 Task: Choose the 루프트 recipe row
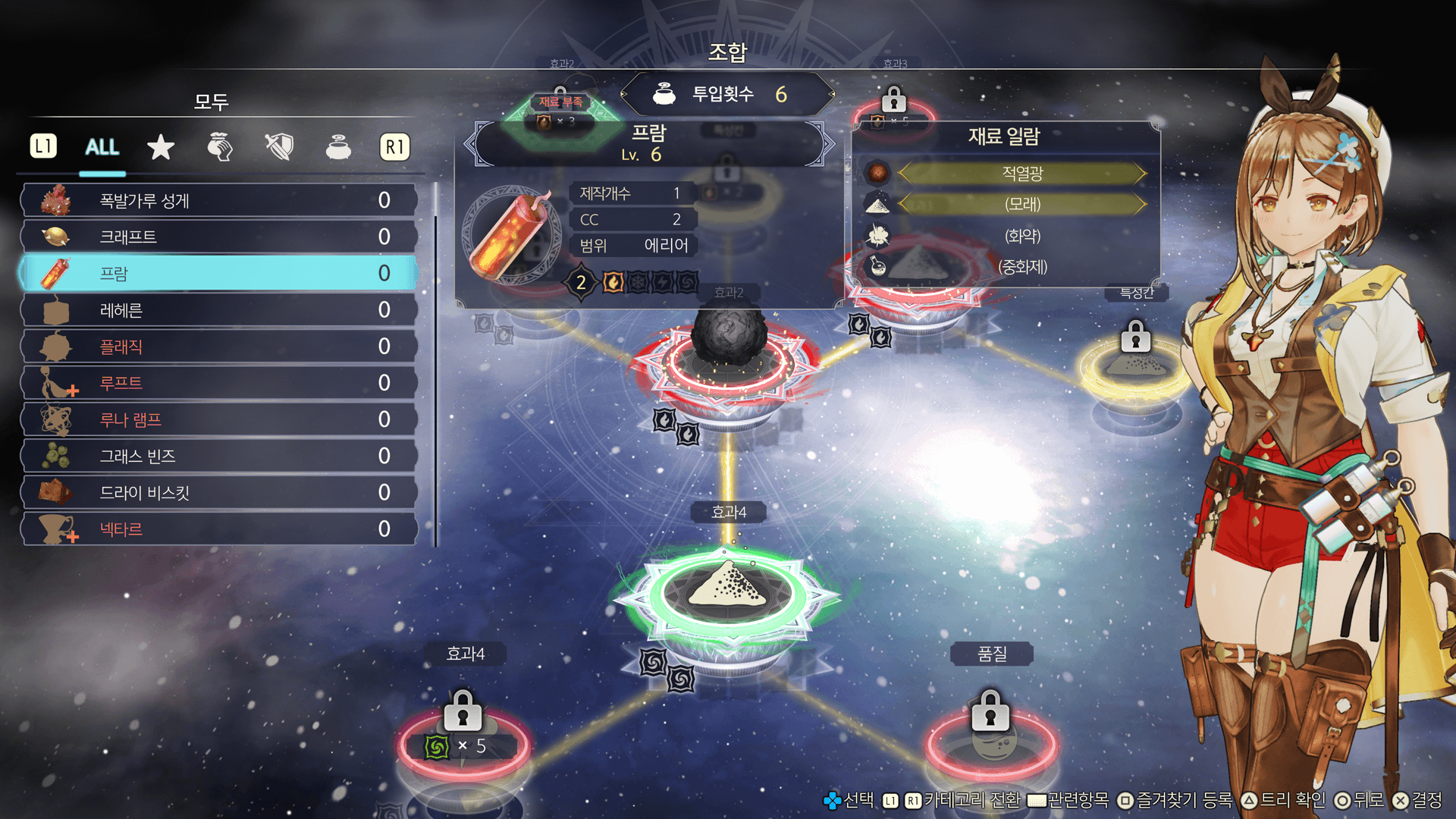[x=220, y=383]
